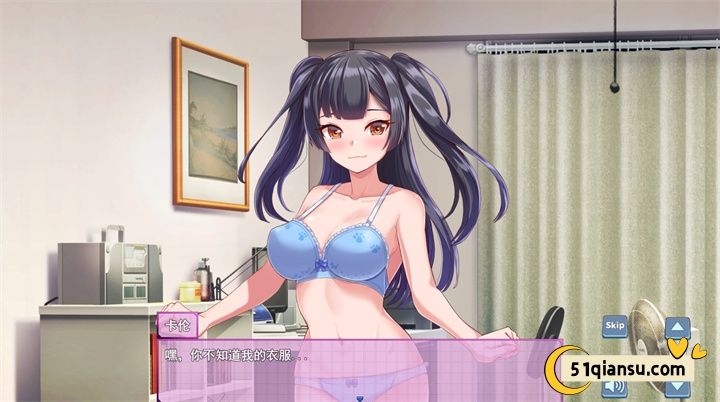Viewport: 720px width, 402px height.
Task: Advance the pink dialogue text box
Action: (350, 370)
